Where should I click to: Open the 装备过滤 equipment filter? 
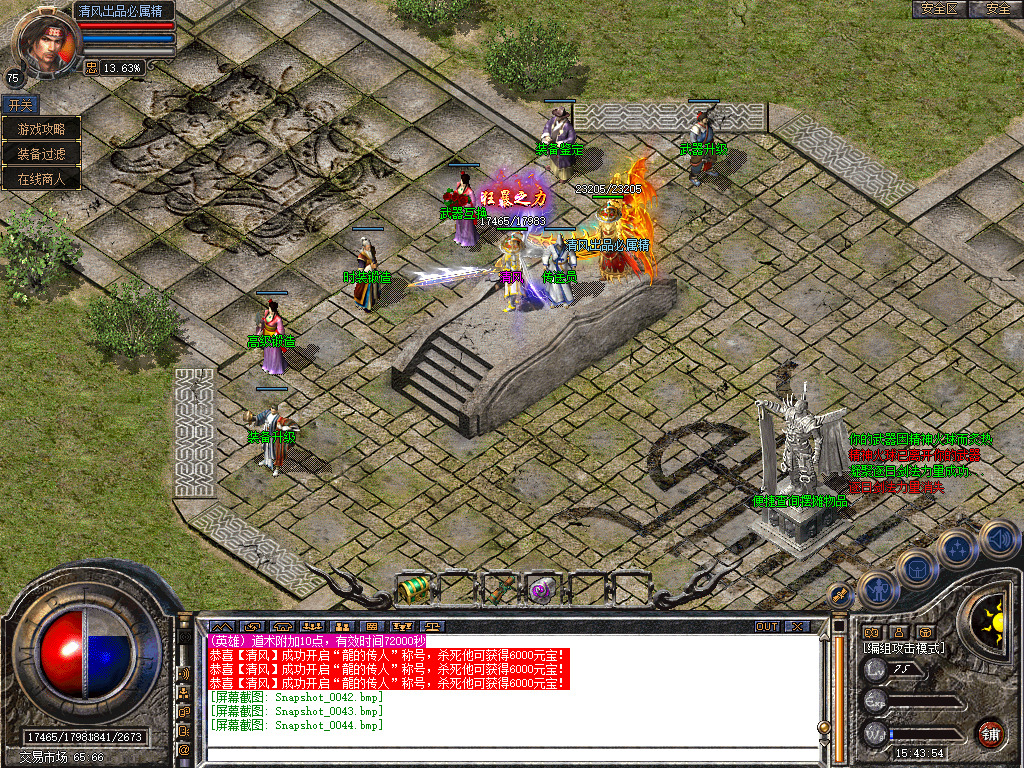(41, 154)
